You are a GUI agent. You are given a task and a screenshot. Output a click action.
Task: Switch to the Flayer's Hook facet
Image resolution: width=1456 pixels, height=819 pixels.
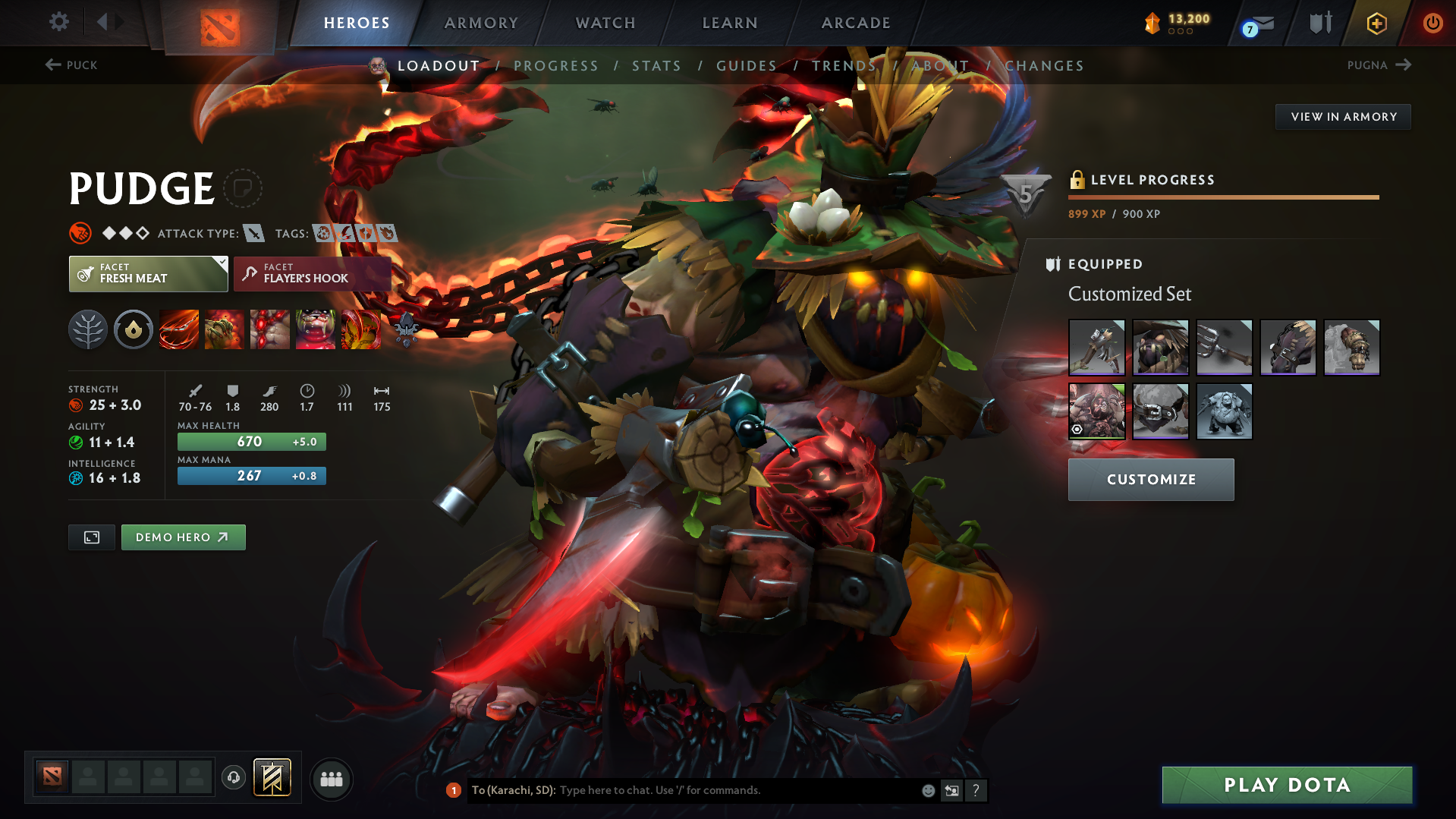(x=312, y=274)
